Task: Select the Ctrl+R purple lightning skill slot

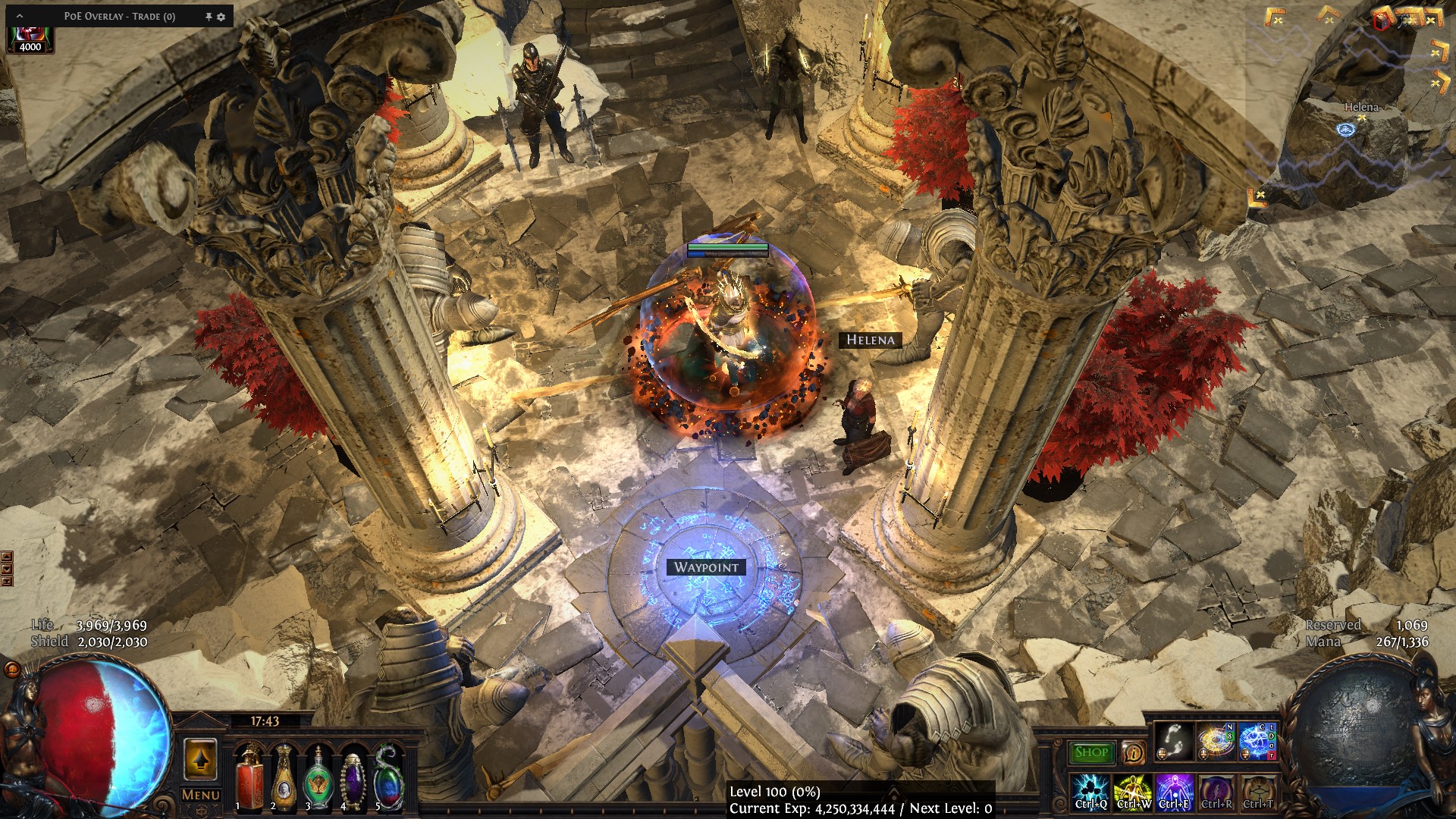Action: (x=1216, y=792)
